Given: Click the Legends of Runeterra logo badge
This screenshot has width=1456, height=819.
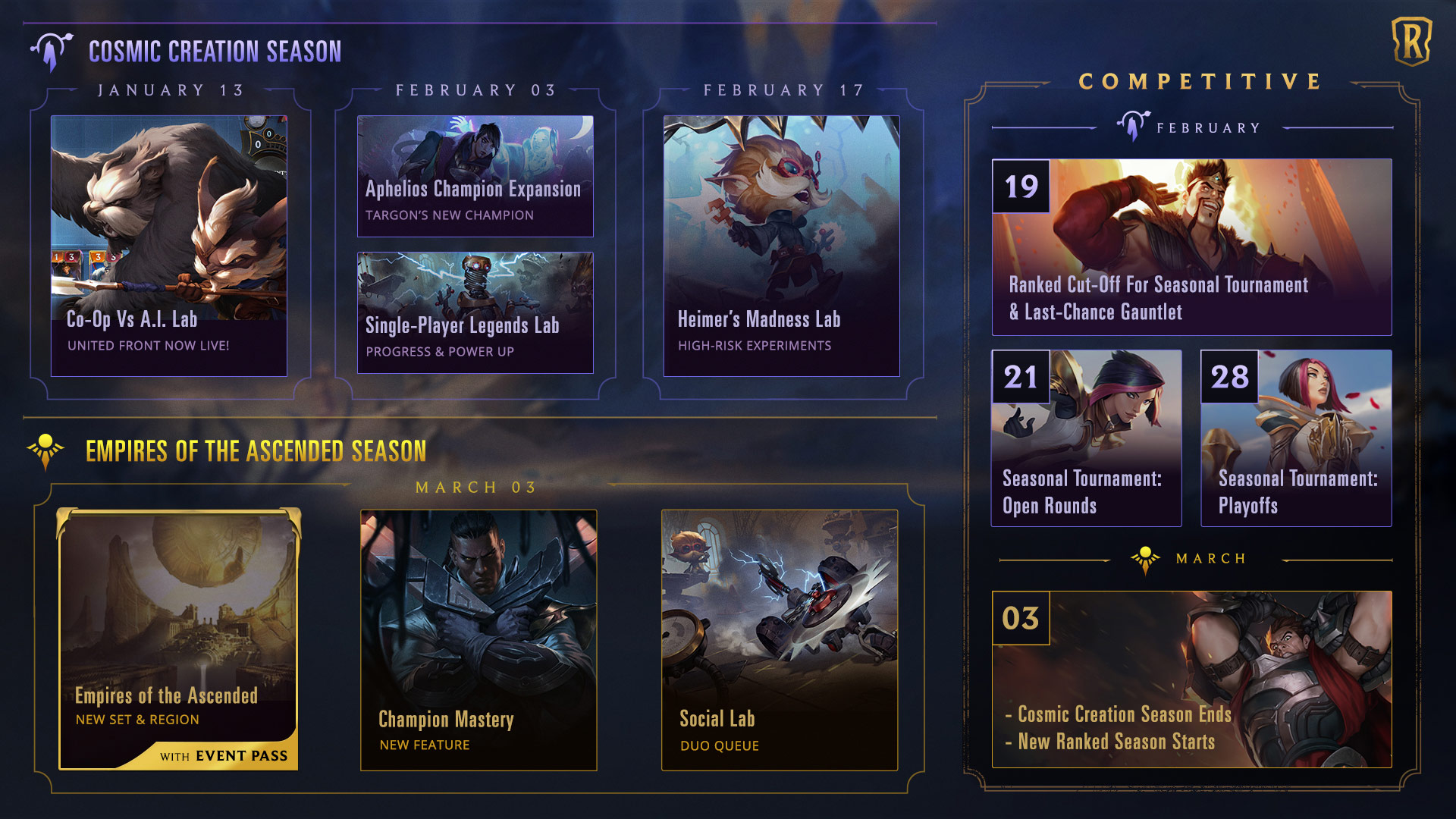Looking at the screenshot, I should tap(1411, 42).
